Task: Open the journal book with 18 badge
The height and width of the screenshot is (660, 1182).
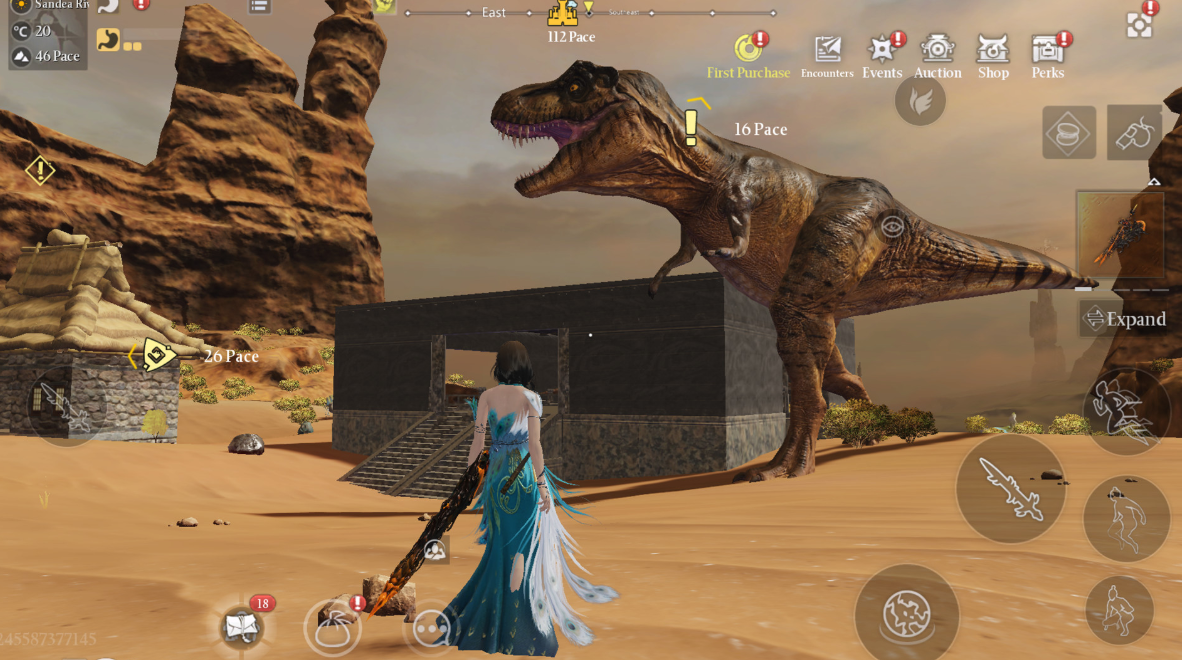Action: (x=241, y=627)
